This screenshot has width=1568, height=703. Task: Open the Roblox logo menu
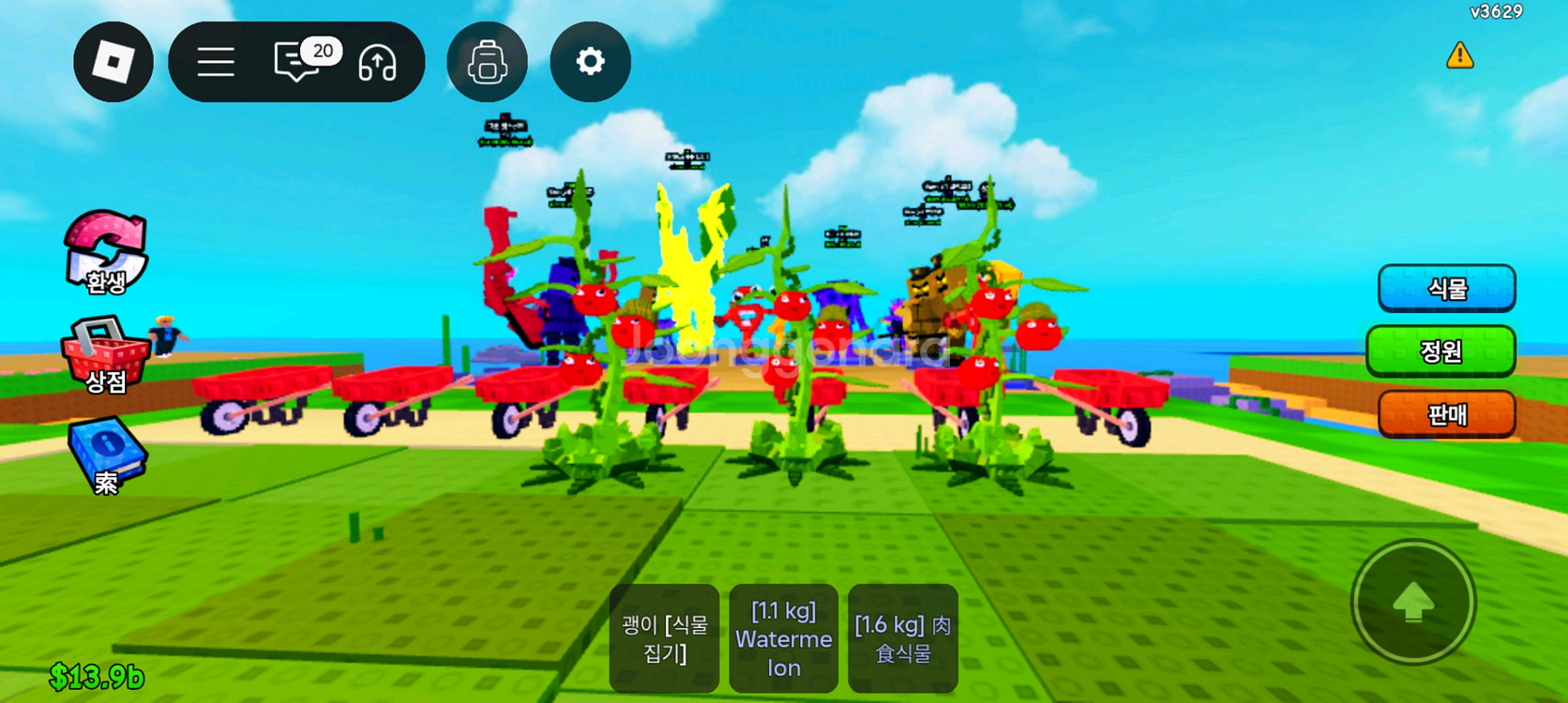tap(113, 62)
